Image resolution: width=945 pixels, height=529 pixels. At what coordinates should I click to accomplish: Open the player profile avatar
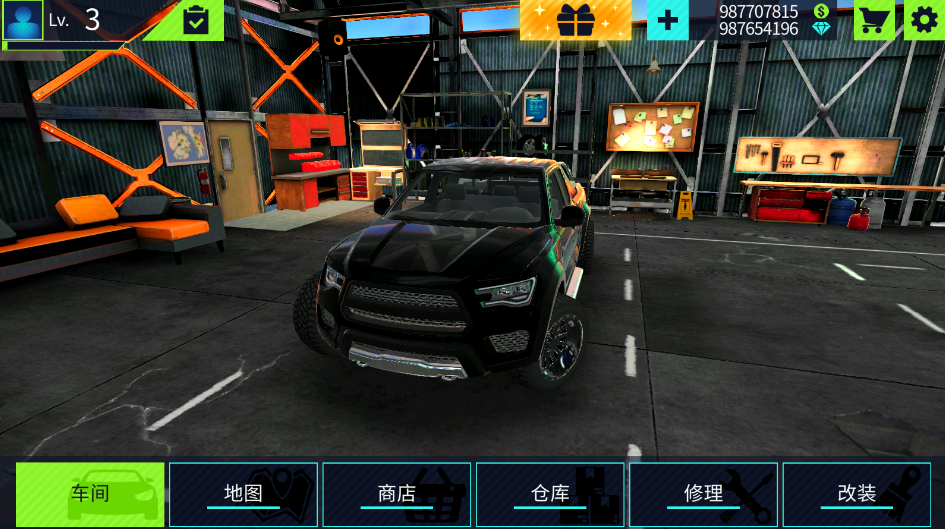pos(23,20)
